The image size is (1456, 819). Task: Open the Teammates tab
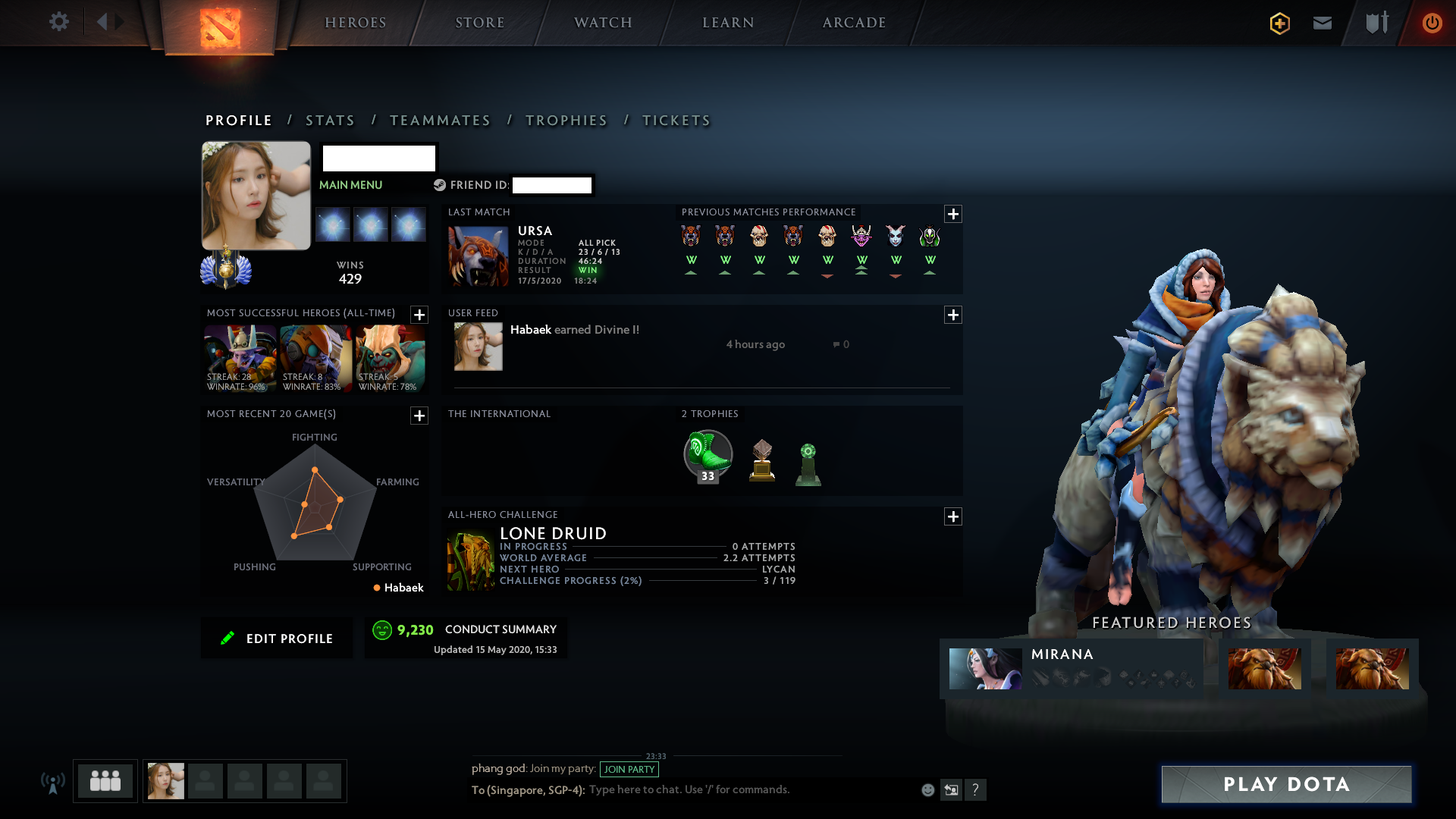[x=440, y=121]
